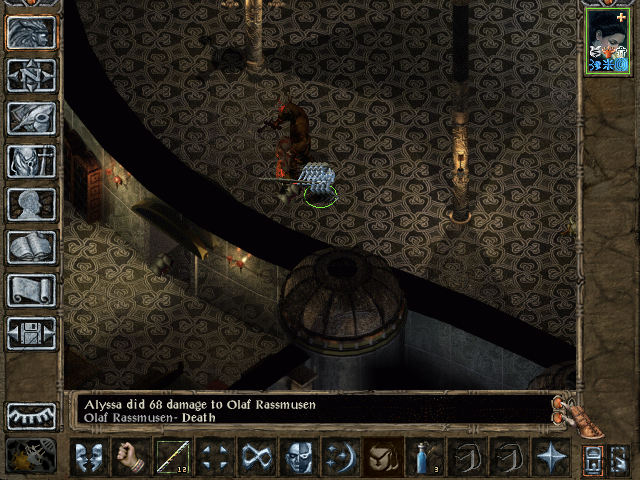Open the journal with the quill icon

pyautogui.click(x=31, y=117)
